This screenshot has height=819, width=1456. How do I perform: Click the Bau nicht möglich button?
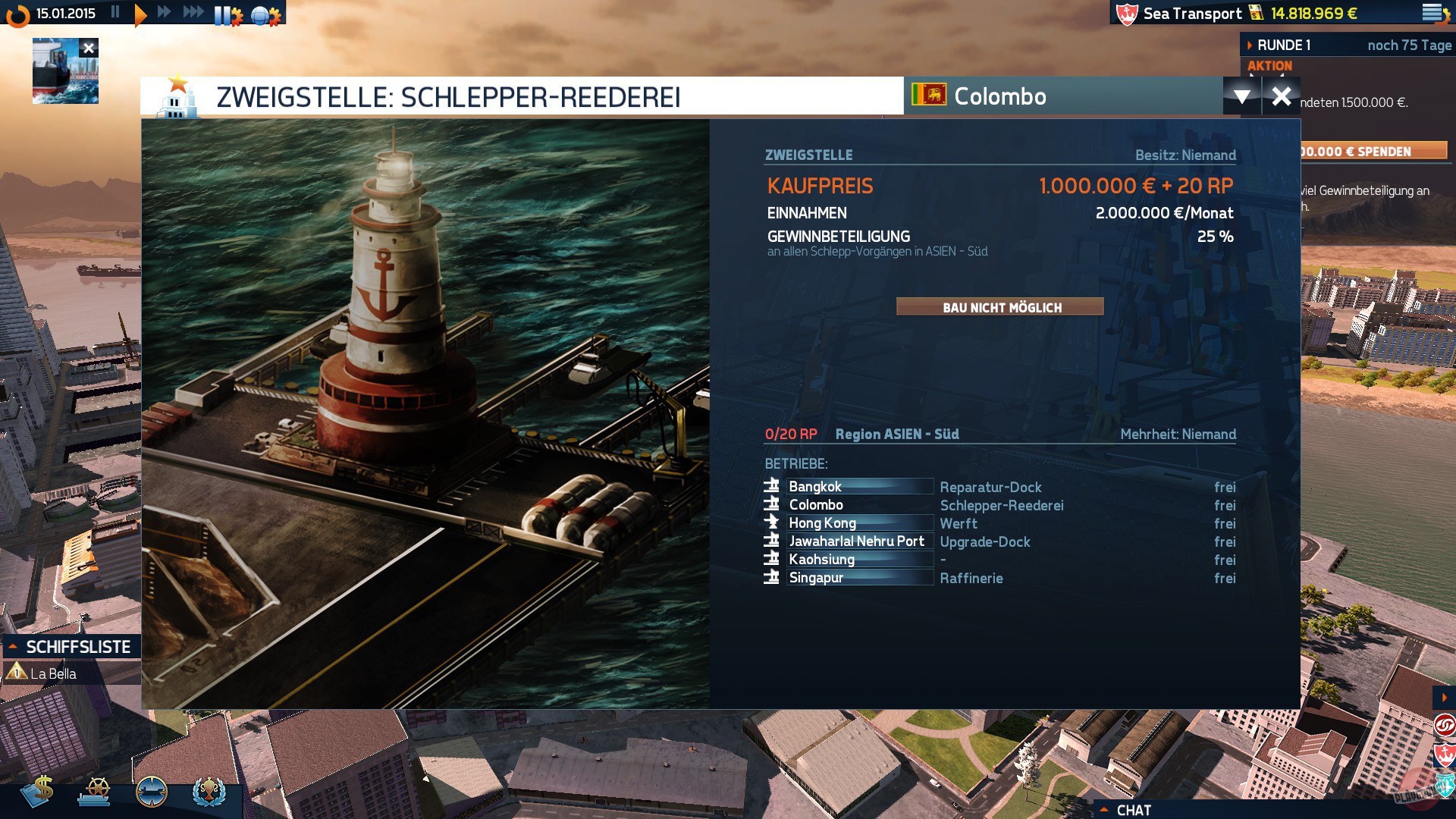1001,308
